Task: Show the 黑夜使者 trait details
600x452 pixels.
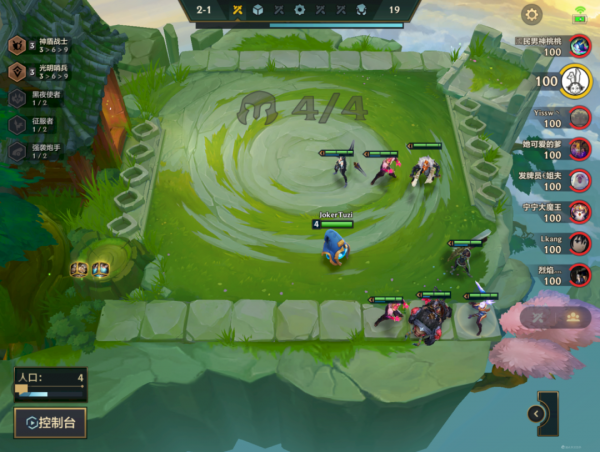Action: point(40,99)
